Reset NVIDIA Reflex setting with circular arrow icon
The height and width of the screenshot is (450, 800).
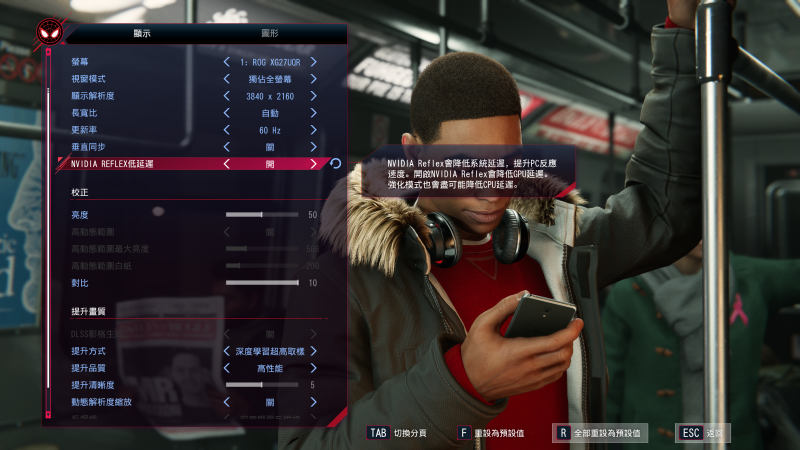[x=335, y=164]
